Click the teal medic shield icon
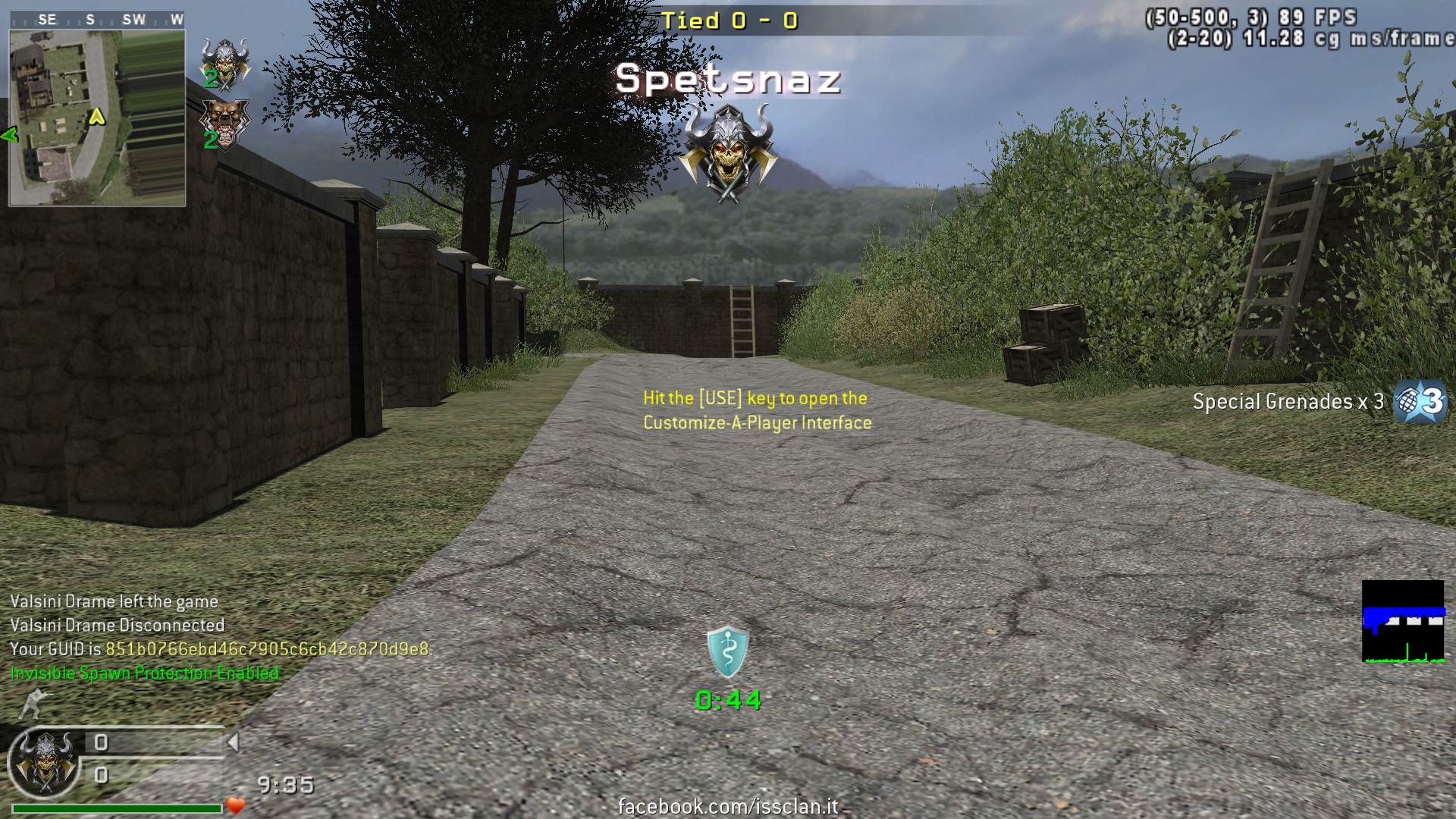The height and width of the screenshot is (819, 1456). click(728, 651)
